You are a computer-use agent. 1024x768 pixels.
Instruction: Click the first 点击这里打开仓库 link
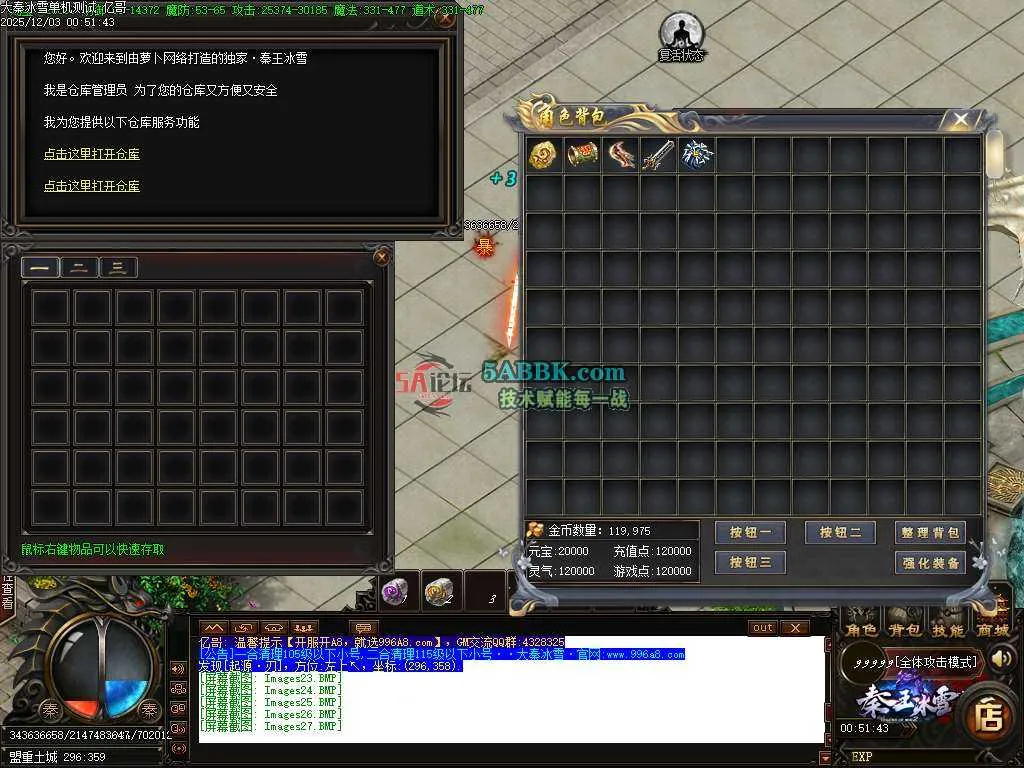(x=91, y=154)
